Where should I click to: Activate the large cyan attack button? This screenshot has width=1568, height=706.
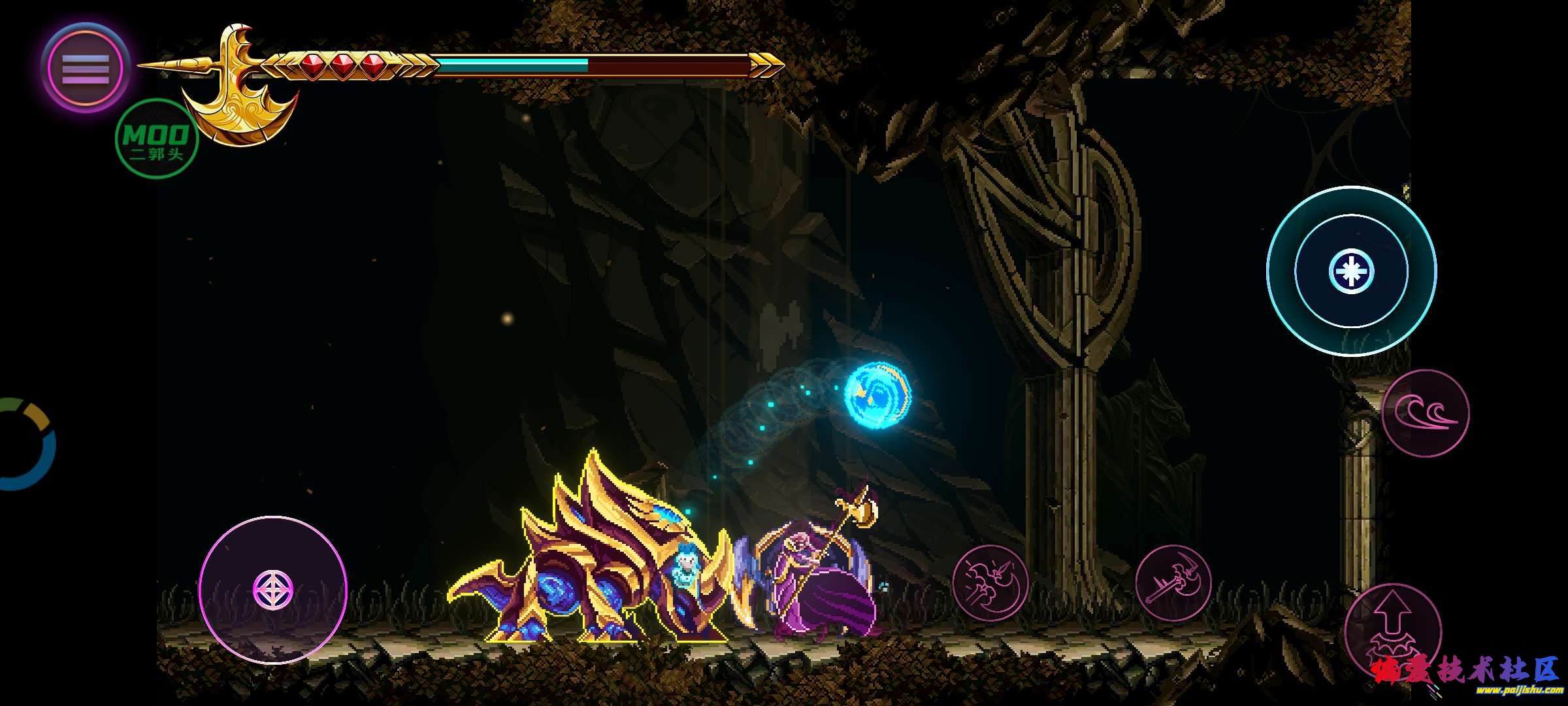[x=1351, y=271]
